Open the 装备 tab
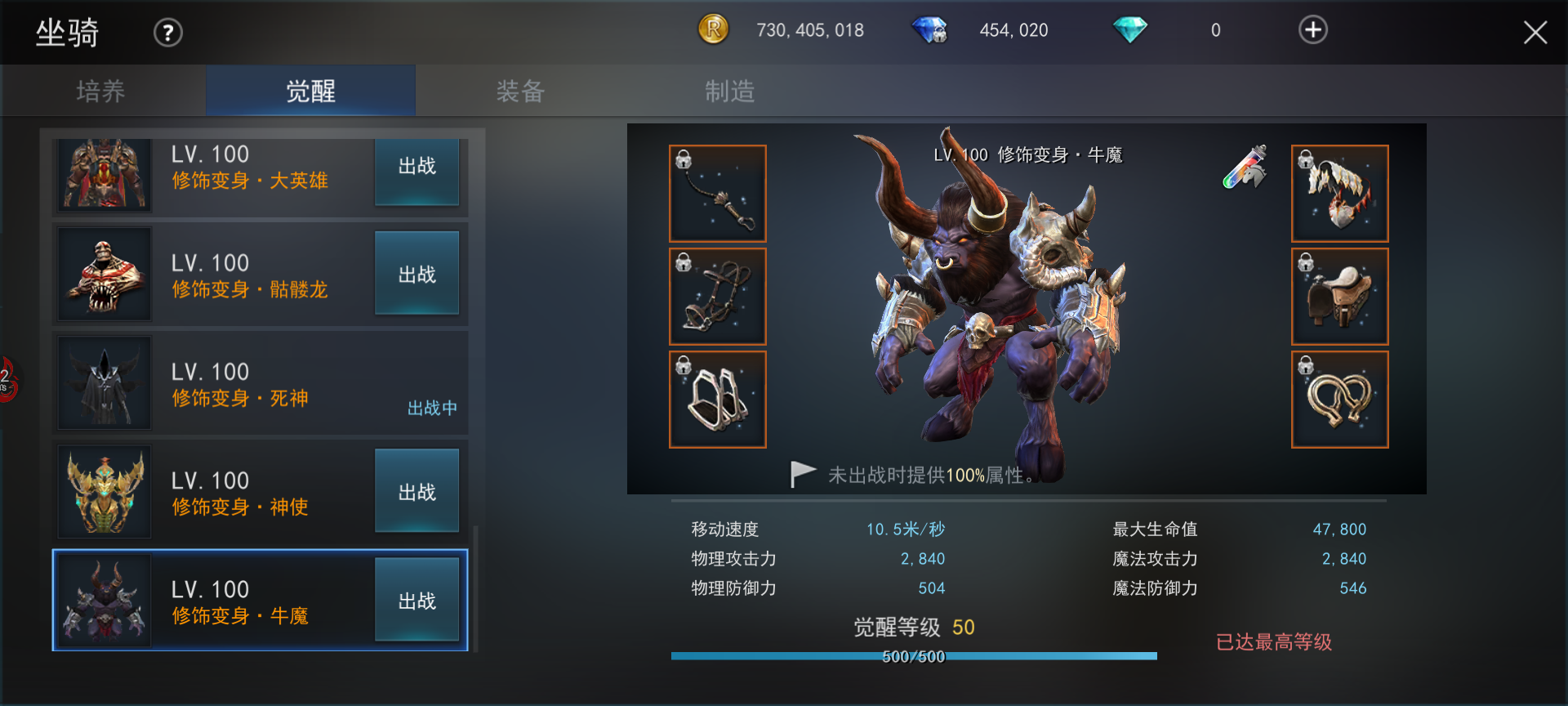The height and width of the screenshot is (706, 1568). [x=520, y=91]
